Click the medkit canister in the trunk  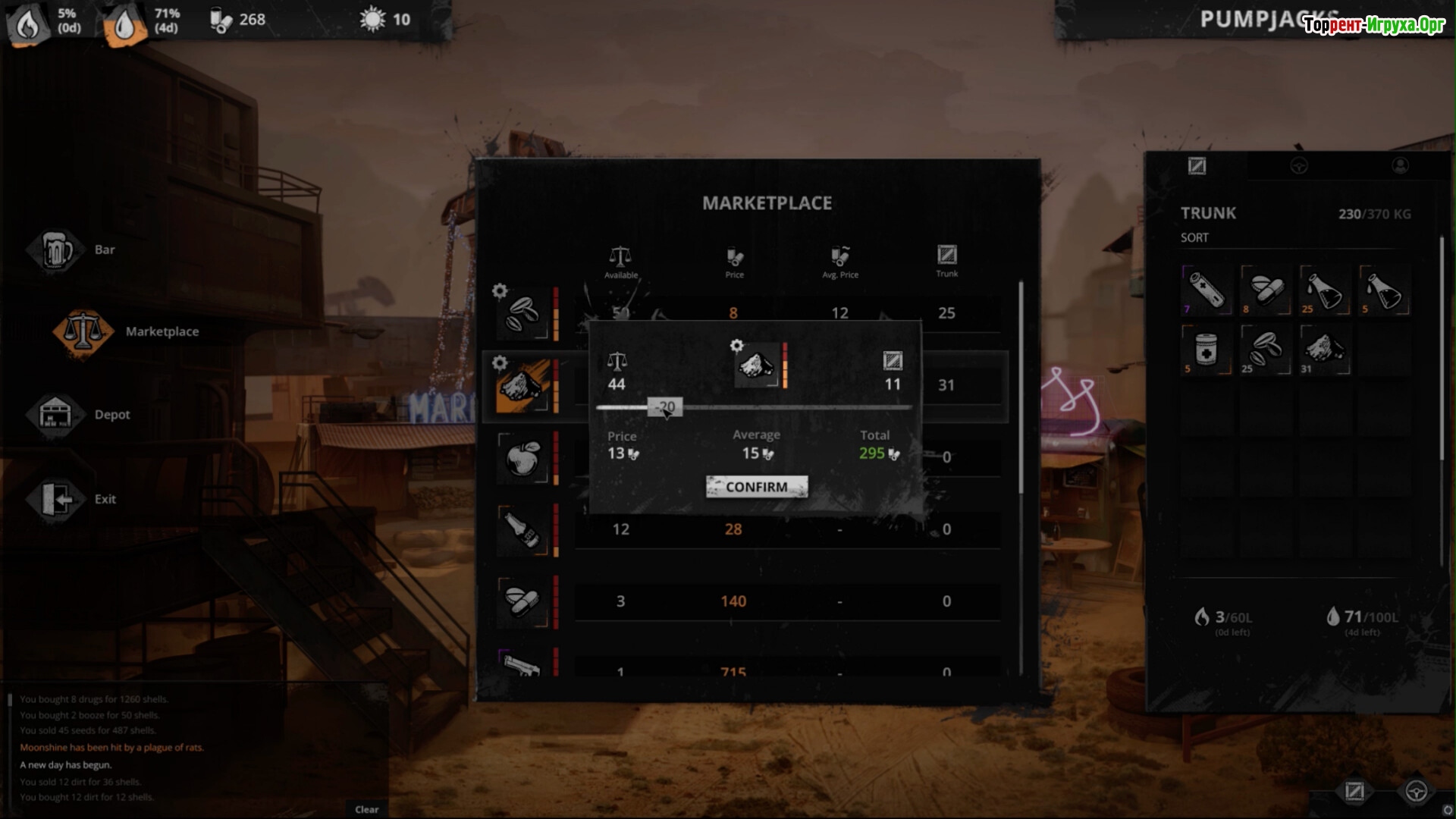click(1207, 350)
